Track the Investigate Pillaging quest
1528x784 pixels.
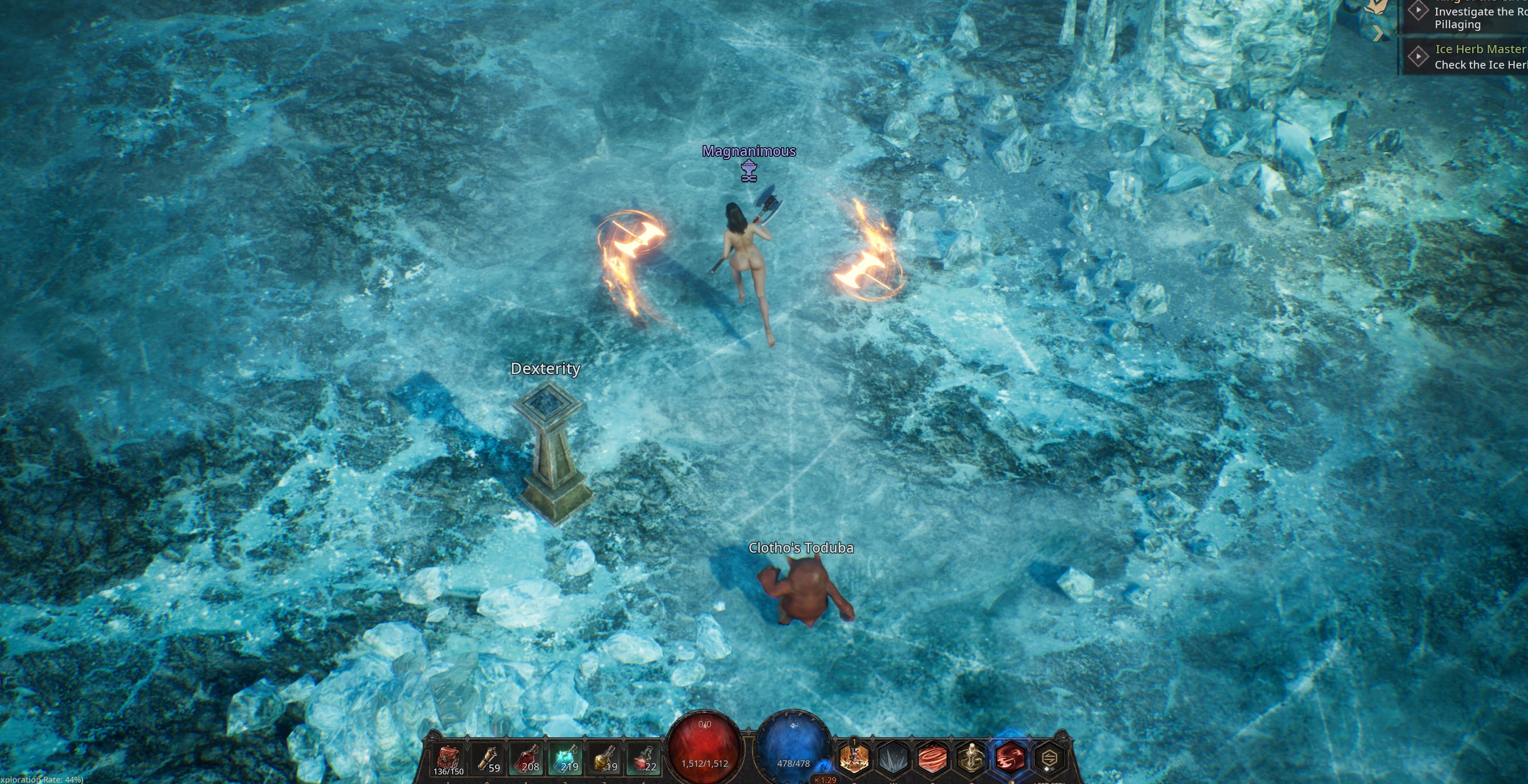1418,10
